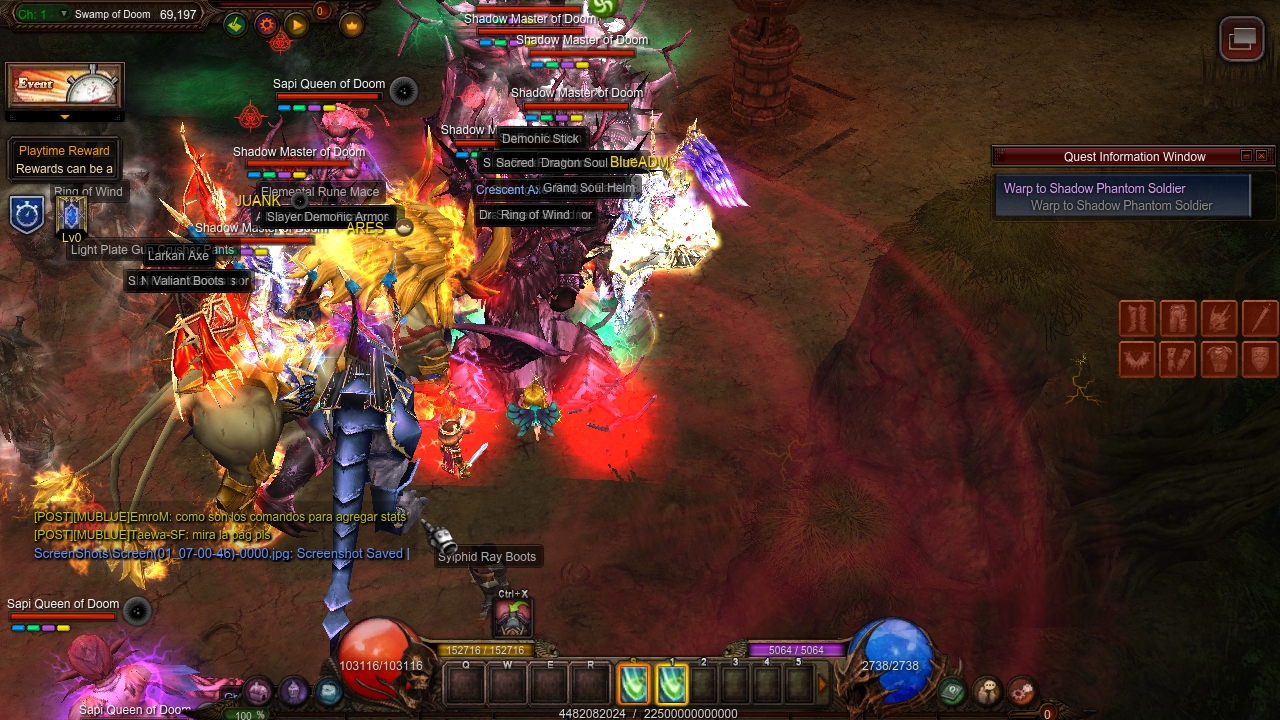This screenshot has height=720, width=1280.
Task: Open the green book icon near mana orb
Action: point(952,690)
